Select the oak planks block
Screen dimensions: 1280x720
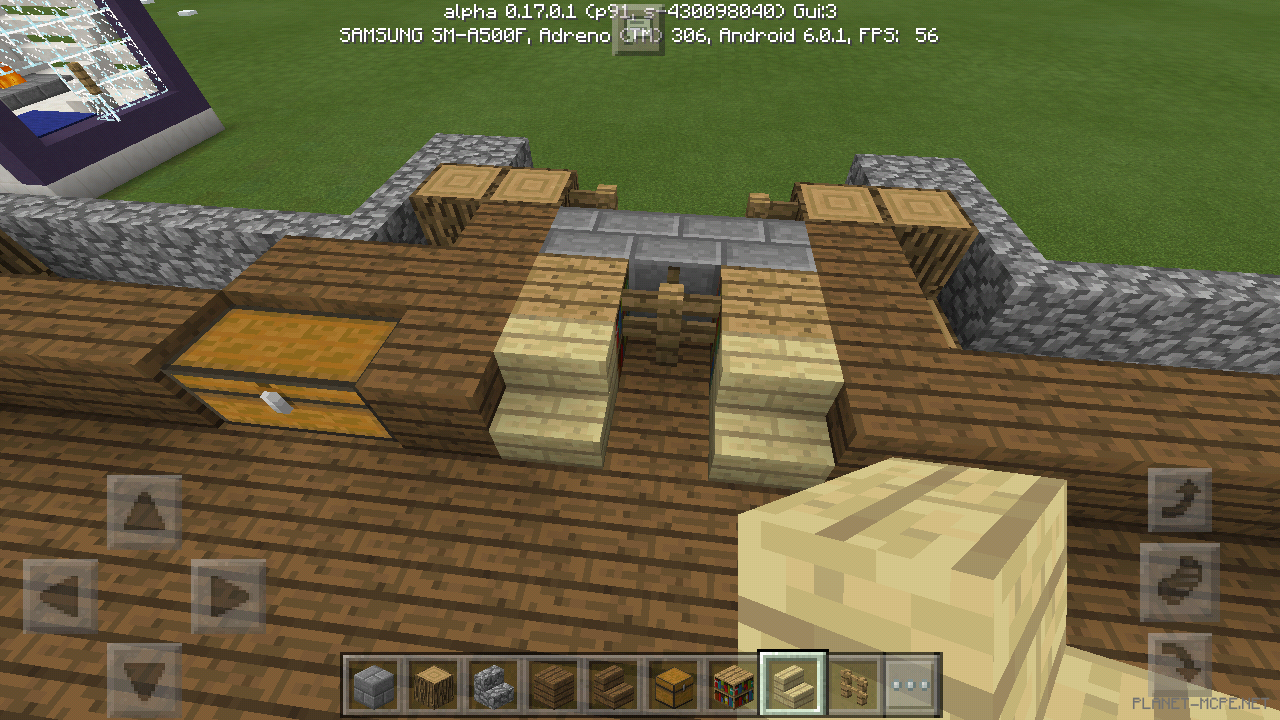tap(553, 681)
